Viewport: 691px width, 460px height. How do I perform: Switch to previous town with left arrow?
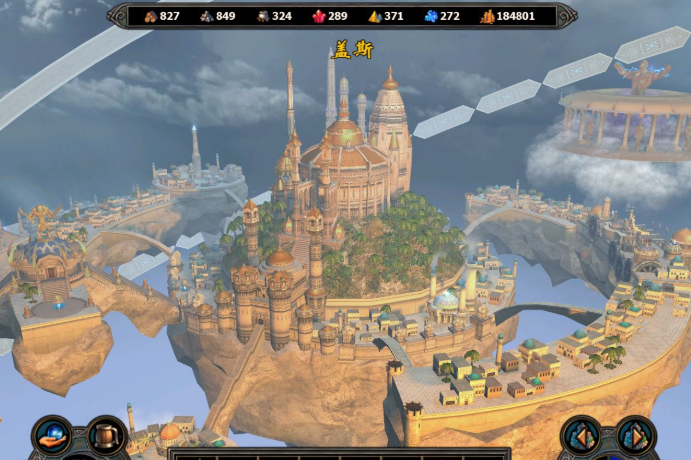580,436
